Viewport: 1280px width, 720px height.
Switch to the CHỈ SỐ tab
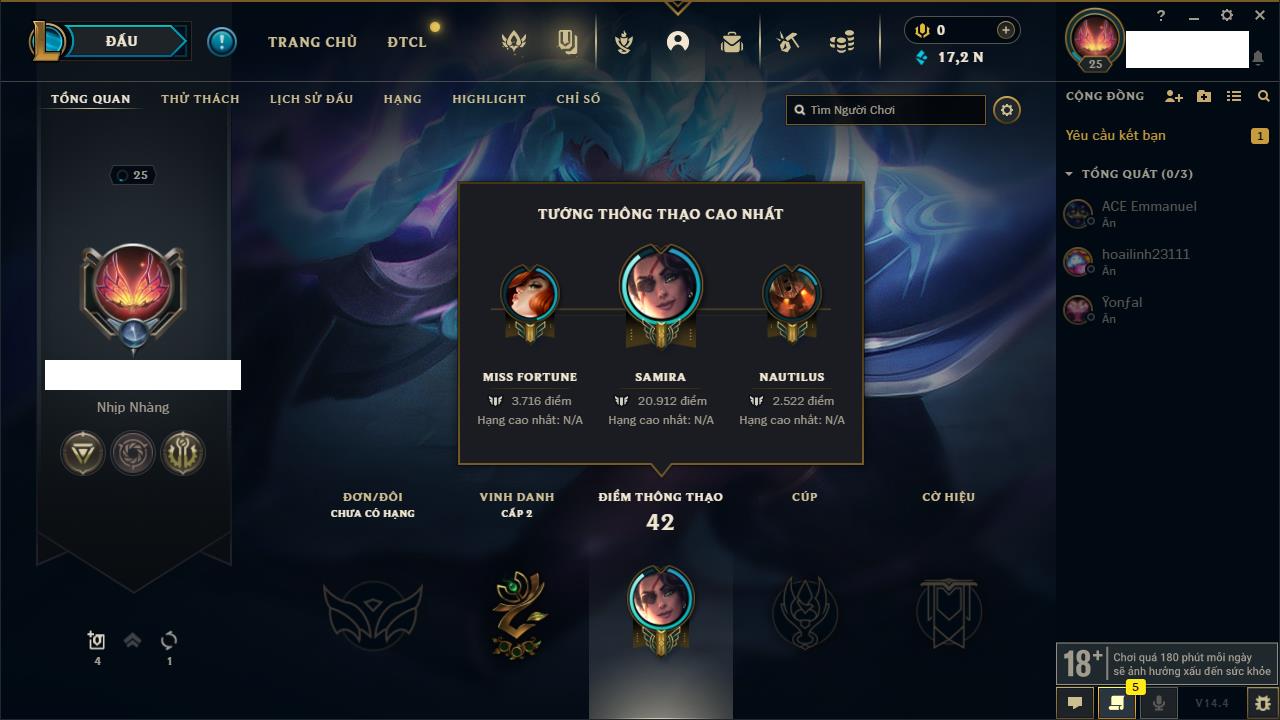pyautogui.click(x=578, y=99)
